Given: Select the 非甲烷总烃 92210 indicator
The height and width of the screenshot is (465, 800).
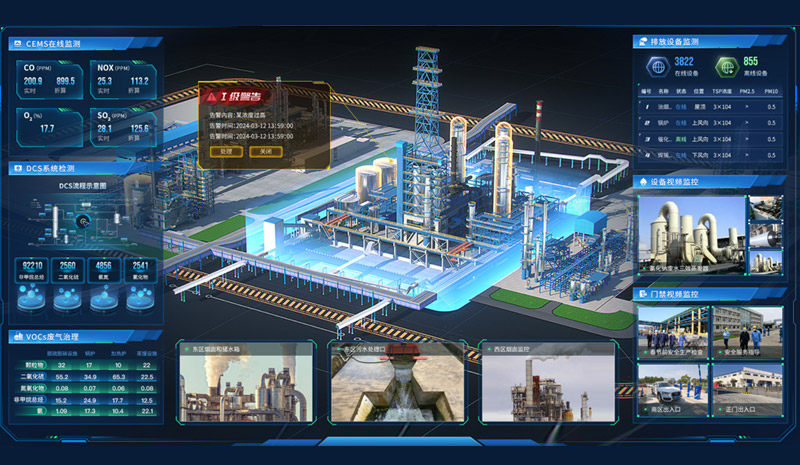Looking at the screenshot, I should 32,269.
